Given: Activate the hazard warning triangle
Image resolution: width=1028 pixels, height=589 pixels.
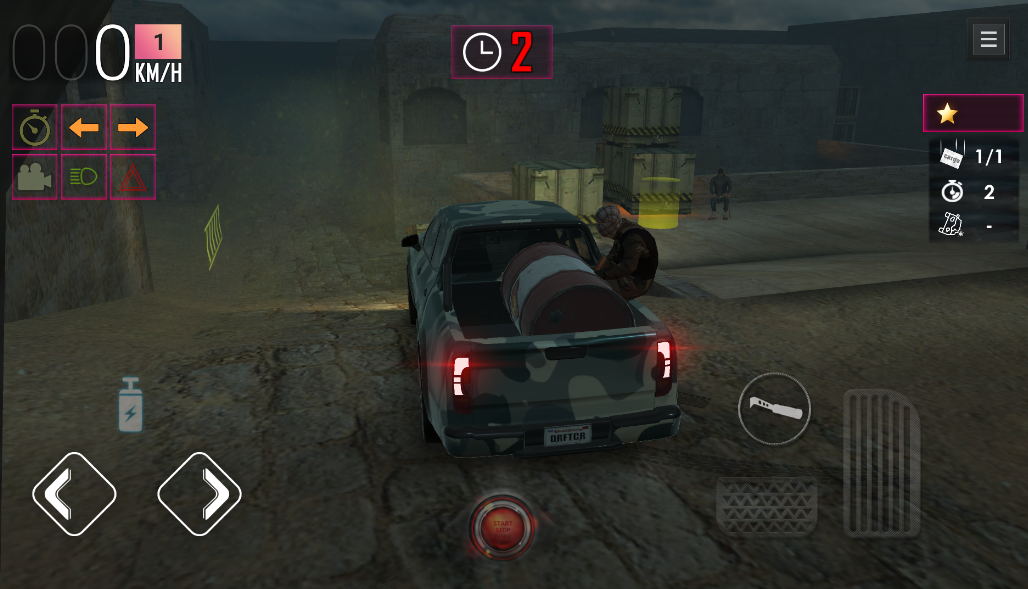Looking at the screenshot, I should [133, 177].
